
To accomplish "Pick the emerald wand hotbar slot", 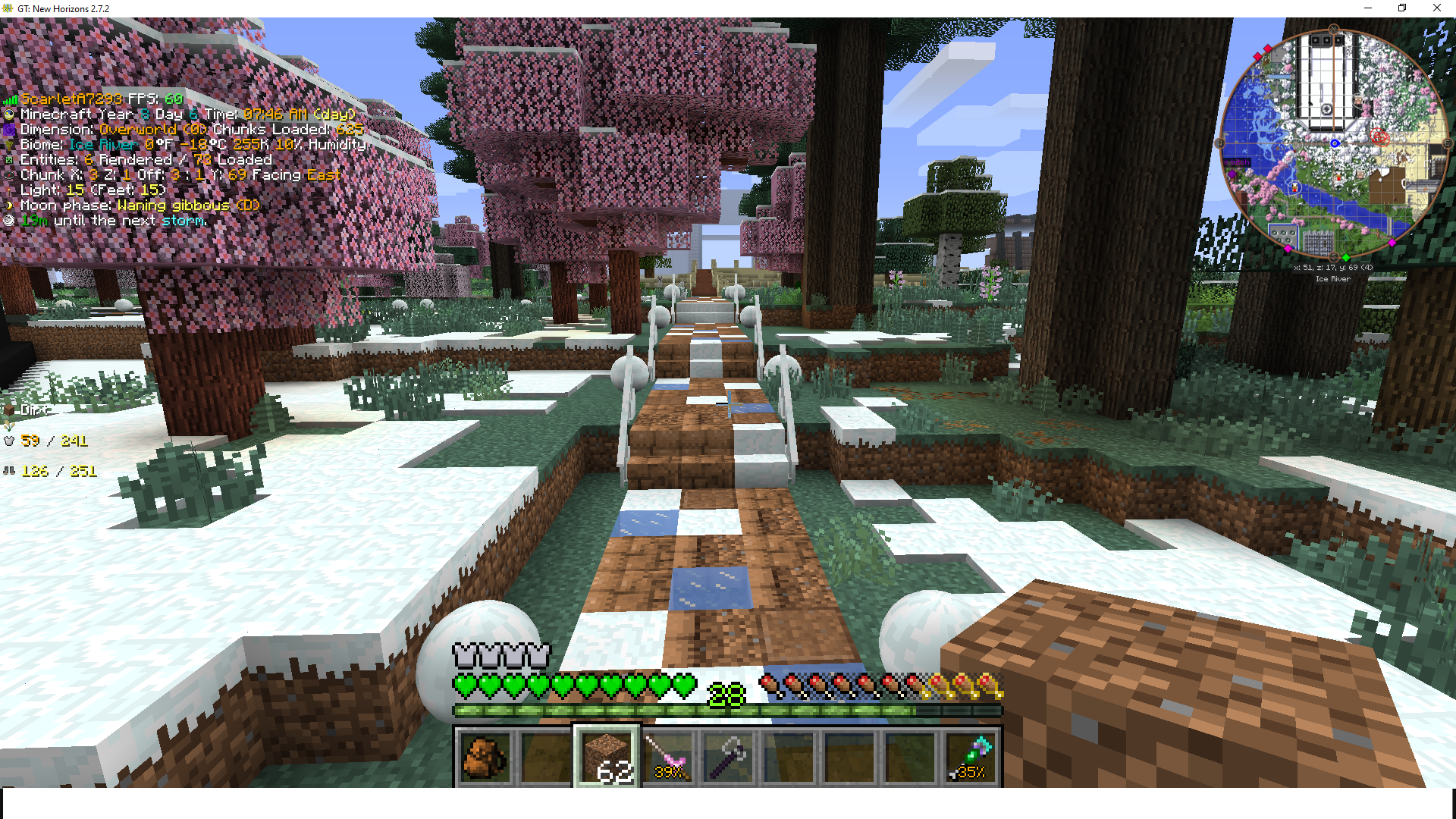I will pyautogui.click(x=971, y=756).
